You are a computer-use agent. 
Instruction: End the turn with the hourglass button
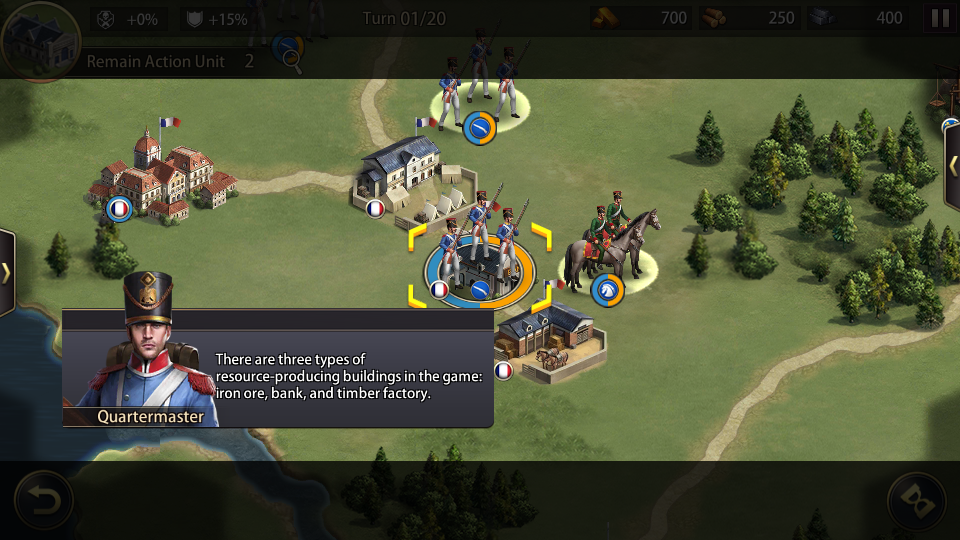click(916, 499)
